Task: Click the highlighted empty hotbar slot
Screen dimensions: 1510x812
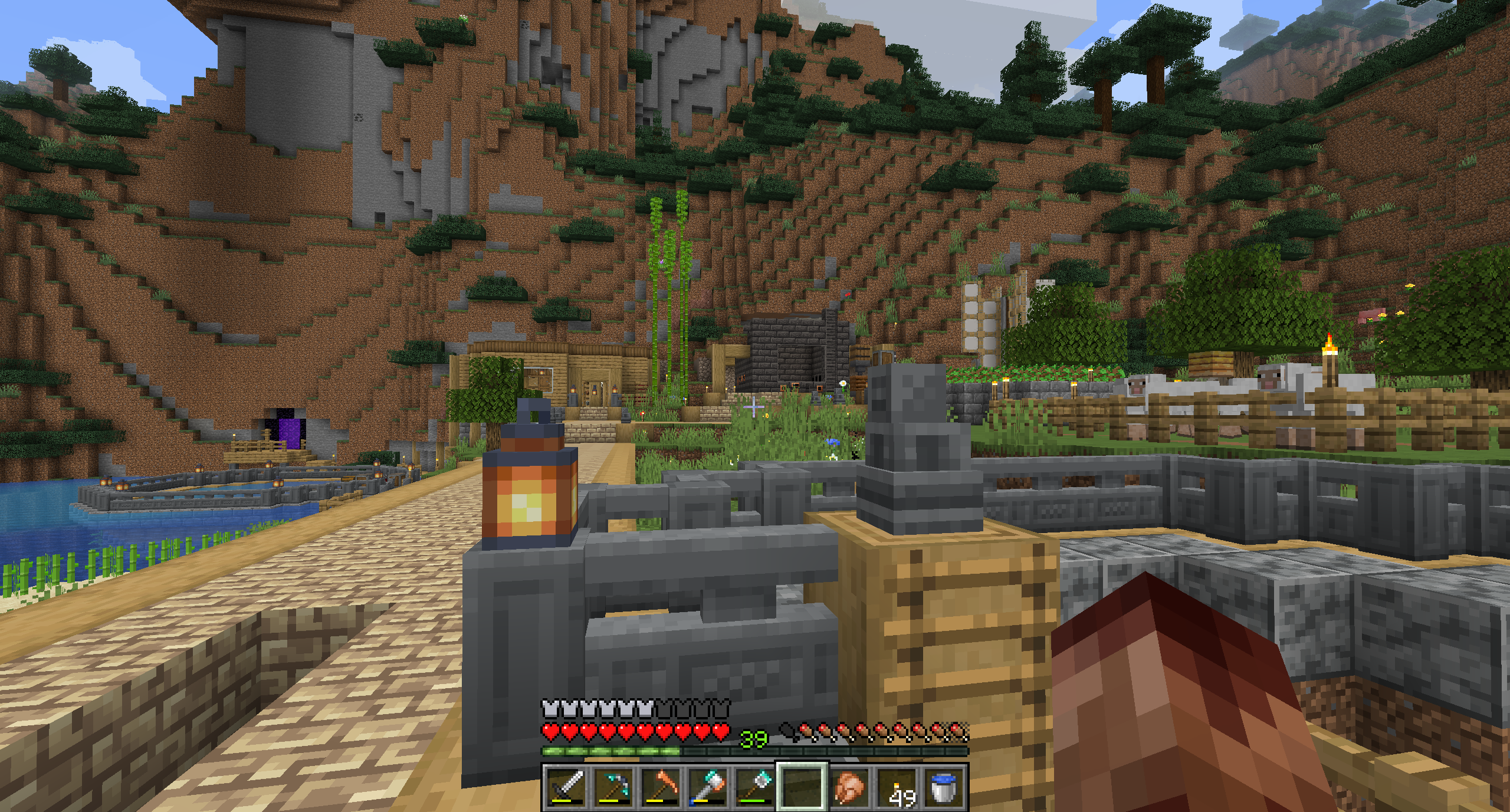Action: [x=802, y=787]
